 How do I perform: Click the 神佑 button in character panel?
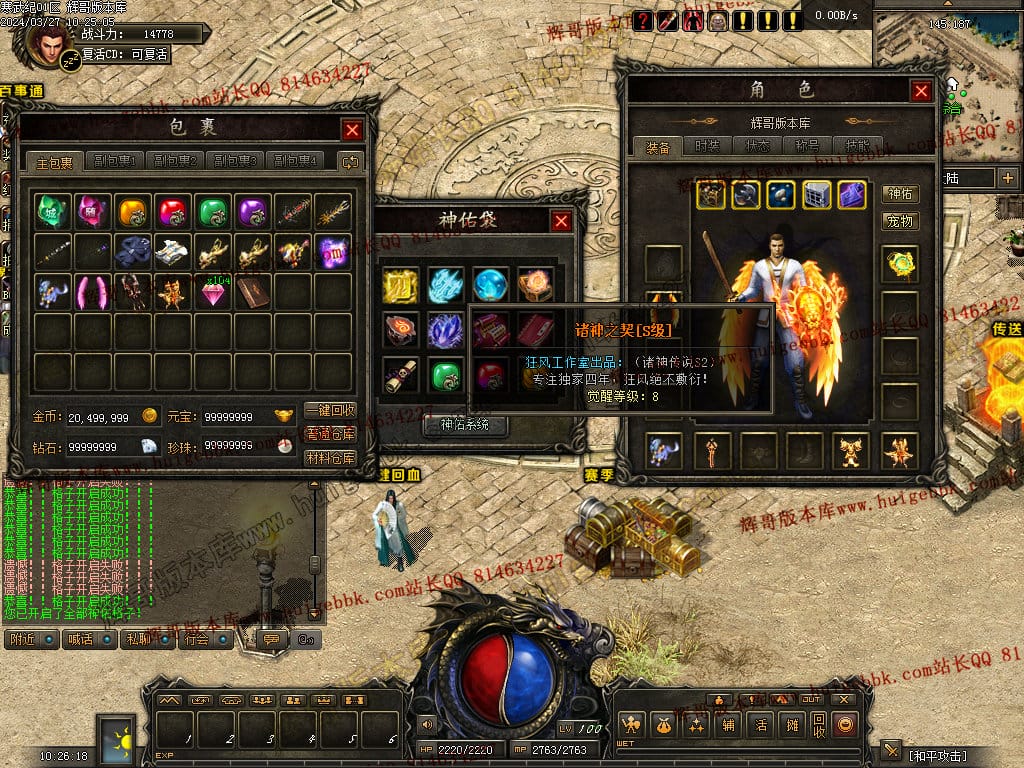(900, 194)
